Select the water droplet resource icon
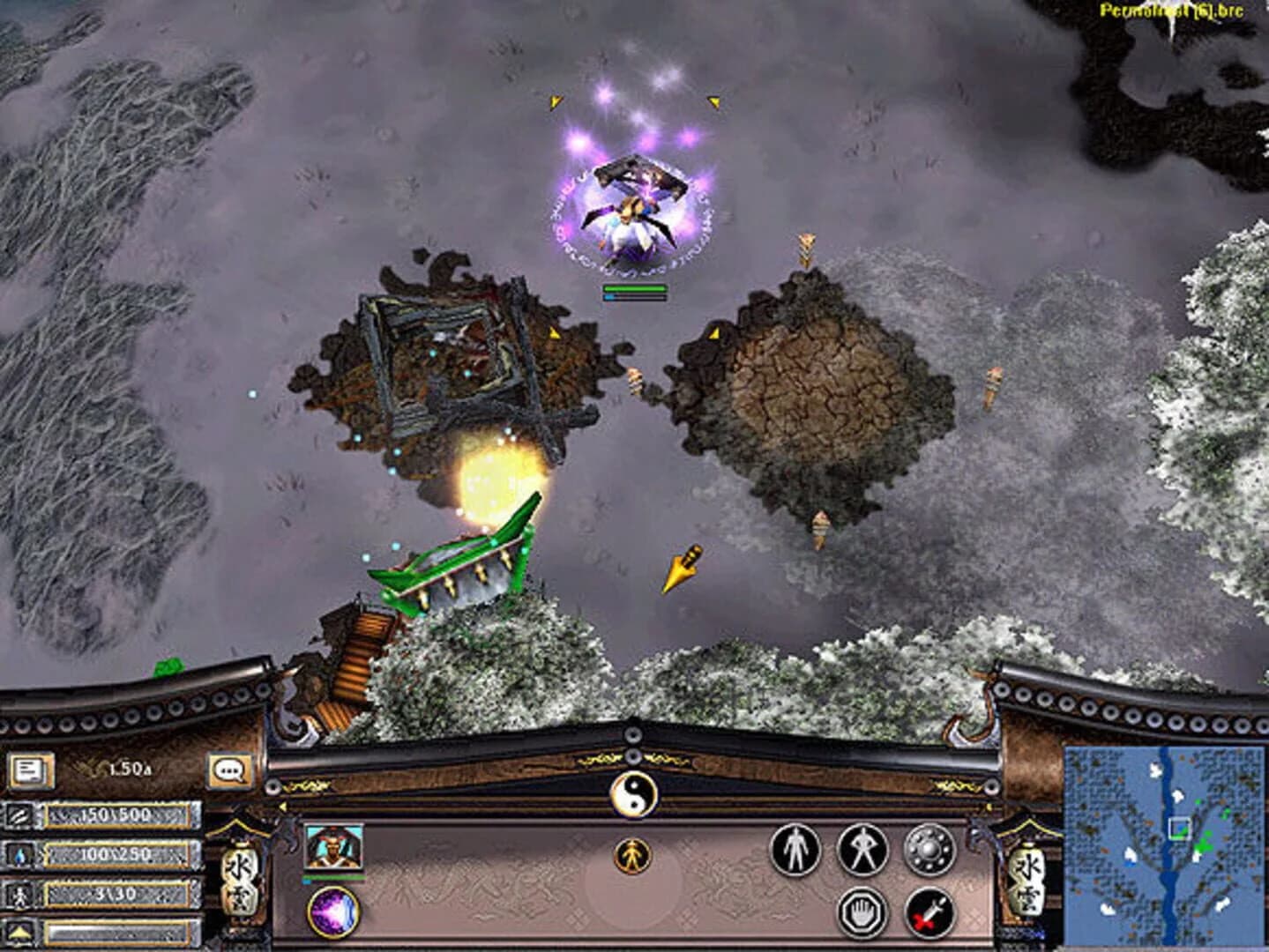The image size is (1269, 952). pos(19,857)
